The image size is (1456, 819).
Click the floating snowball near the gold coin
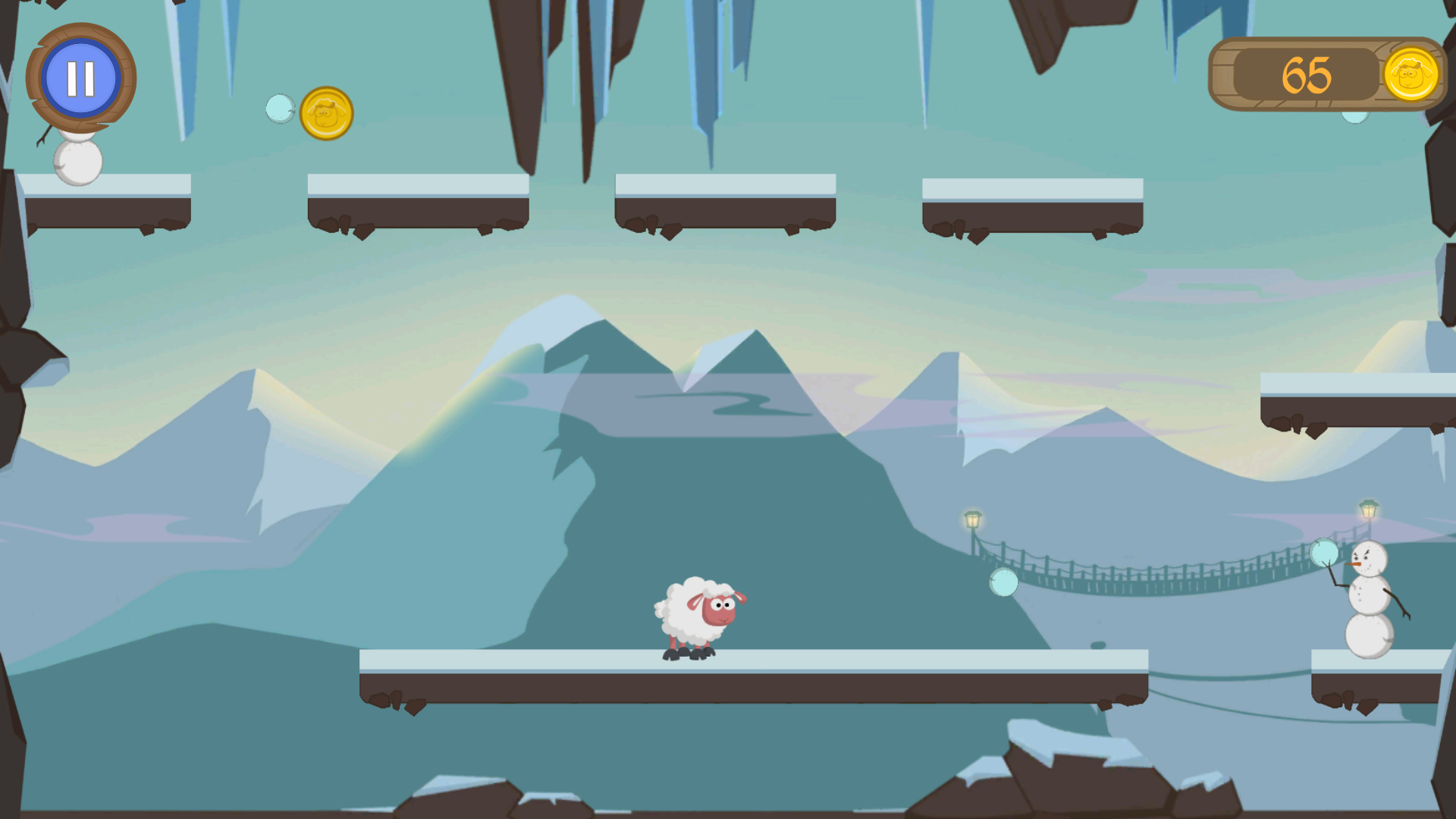click(x=281, y=109)
